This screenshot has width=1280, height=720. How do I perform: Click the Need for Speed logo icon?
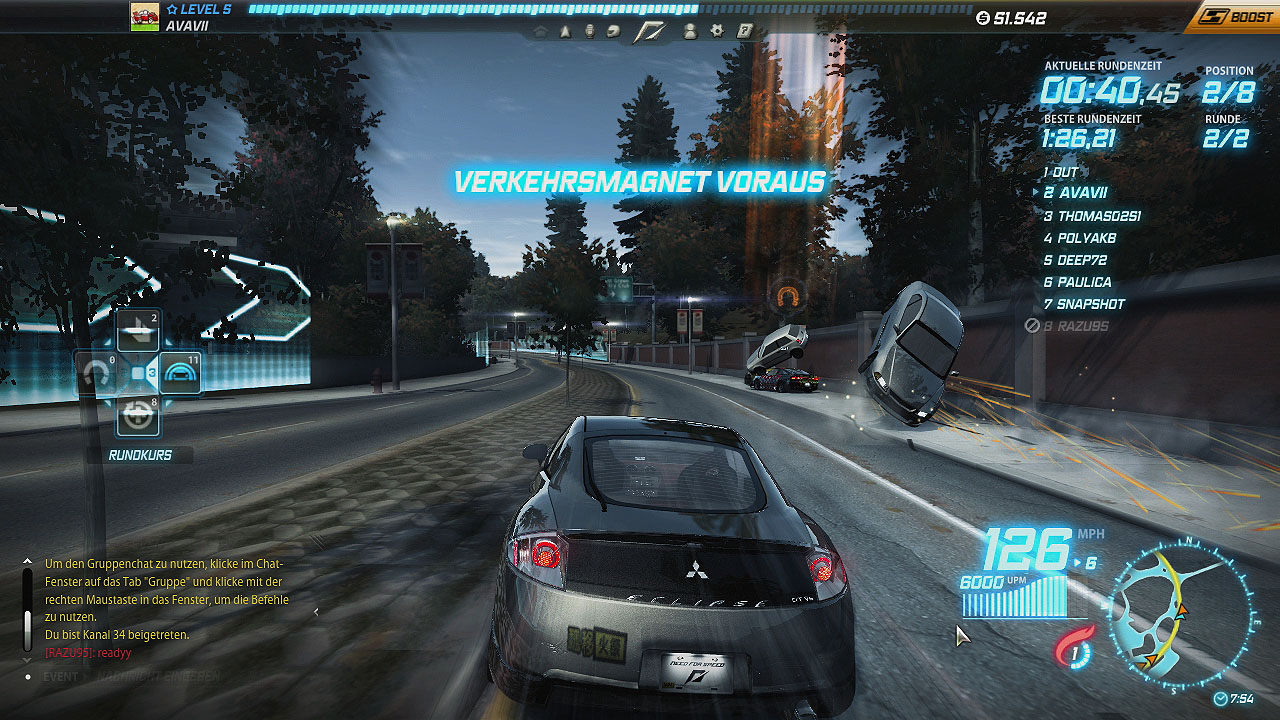coord(649,31)
